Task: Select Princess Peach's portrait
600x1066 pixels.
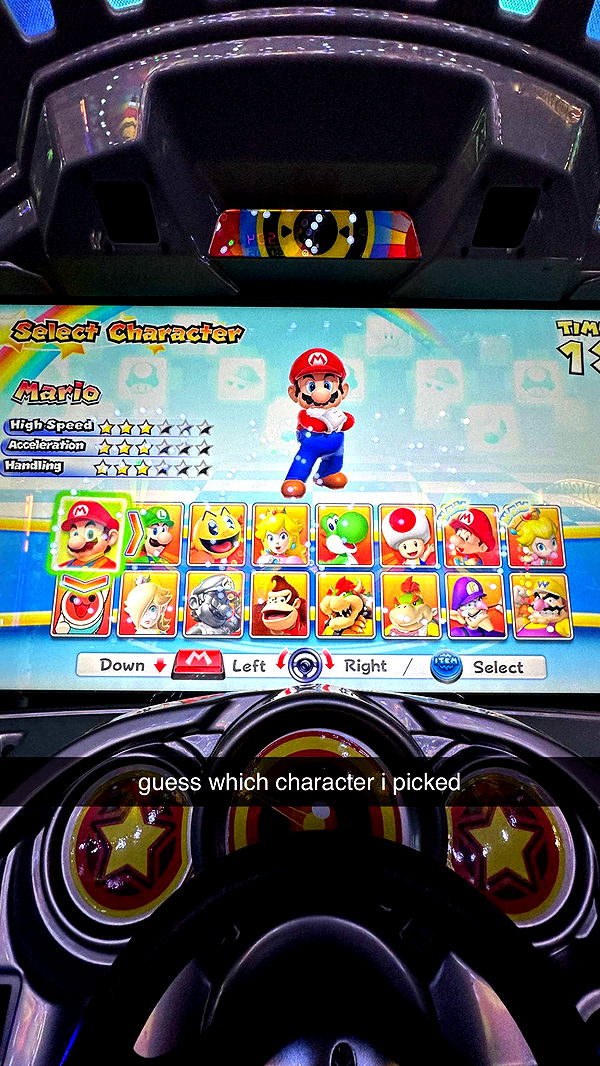Action: [x=281, y=535]
